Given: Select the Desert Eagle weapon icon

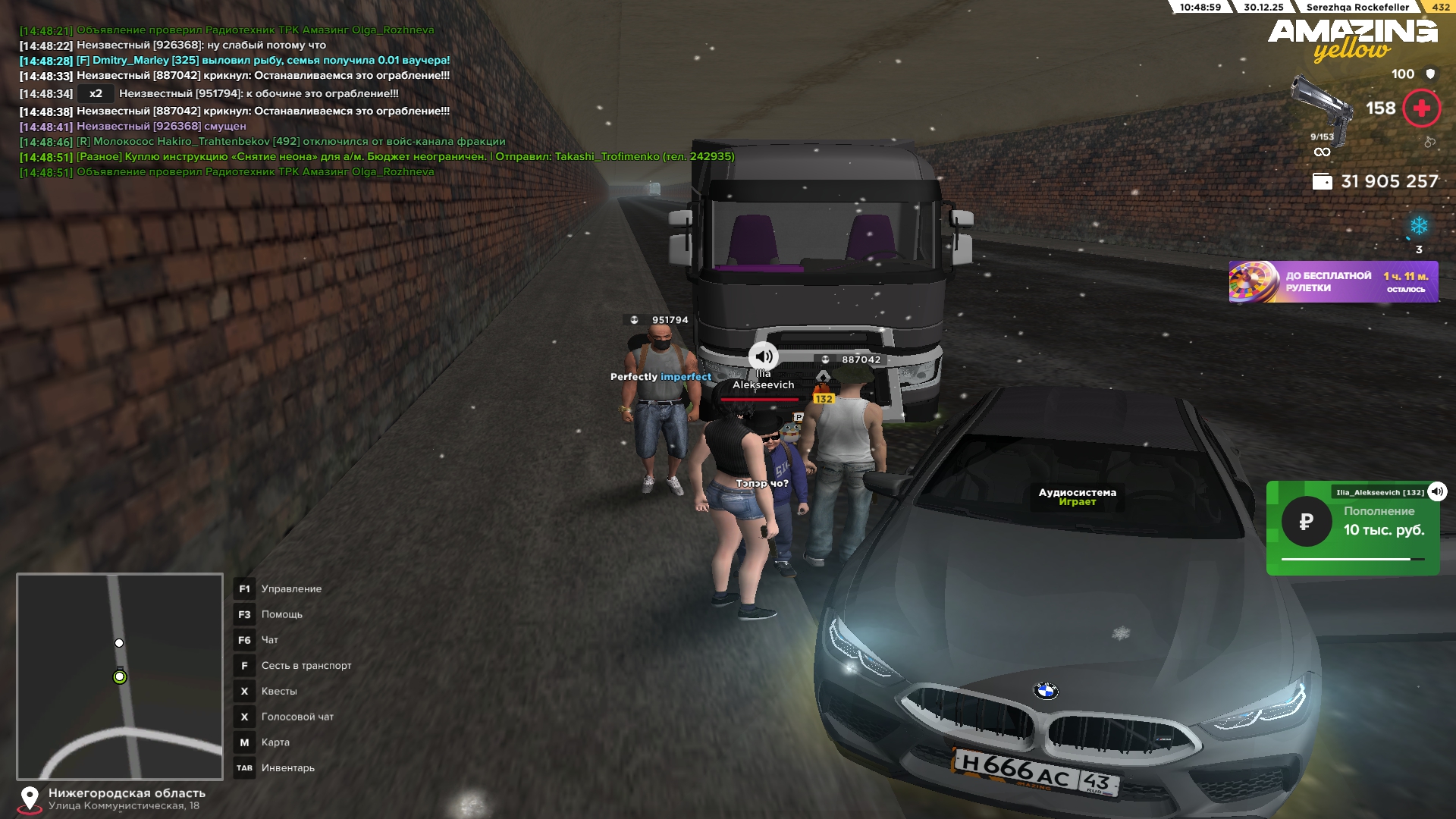Looking at the screenshot, I should 1321,106.
